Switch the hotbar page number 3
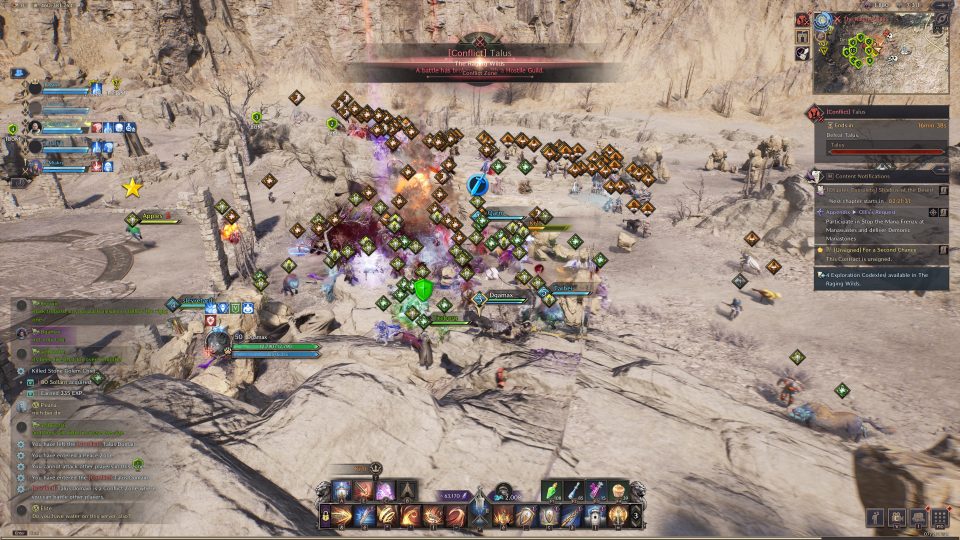 (637, 515)
